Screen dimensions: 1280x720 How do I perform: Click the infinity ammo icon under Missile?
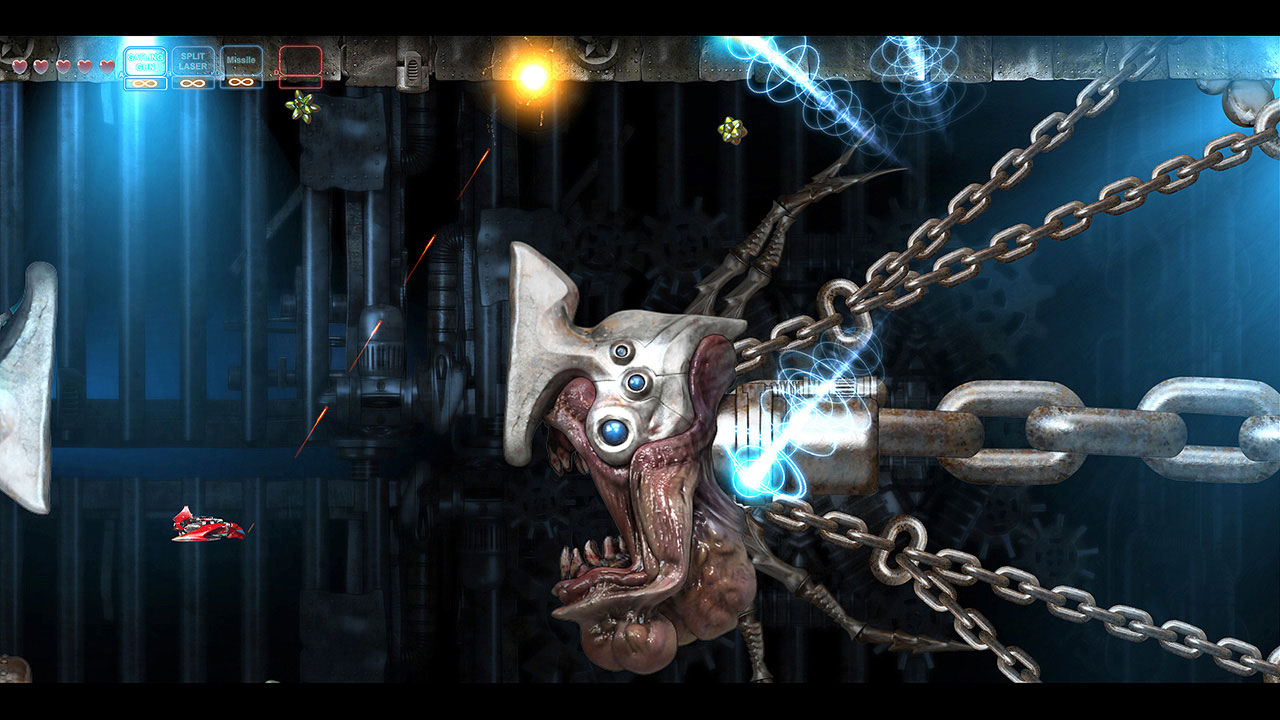pos(240,83)
